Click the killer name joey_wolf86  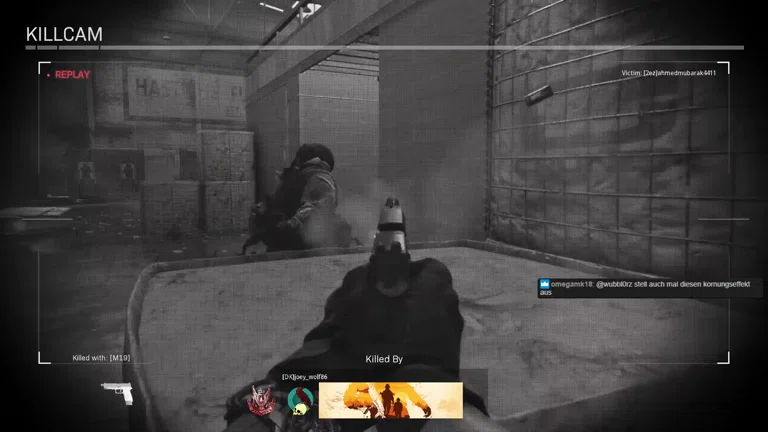[x=304, y=377]
